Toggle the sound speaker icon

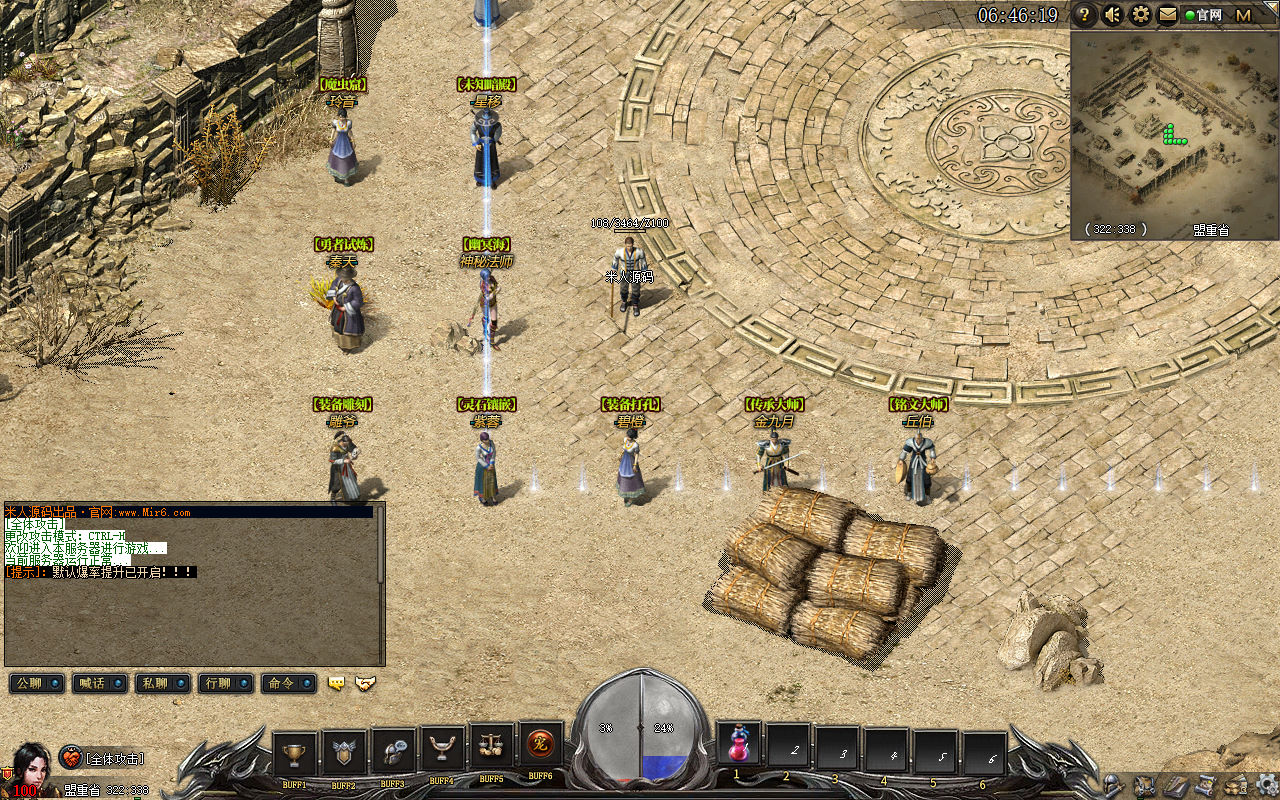coord(1112,15)
